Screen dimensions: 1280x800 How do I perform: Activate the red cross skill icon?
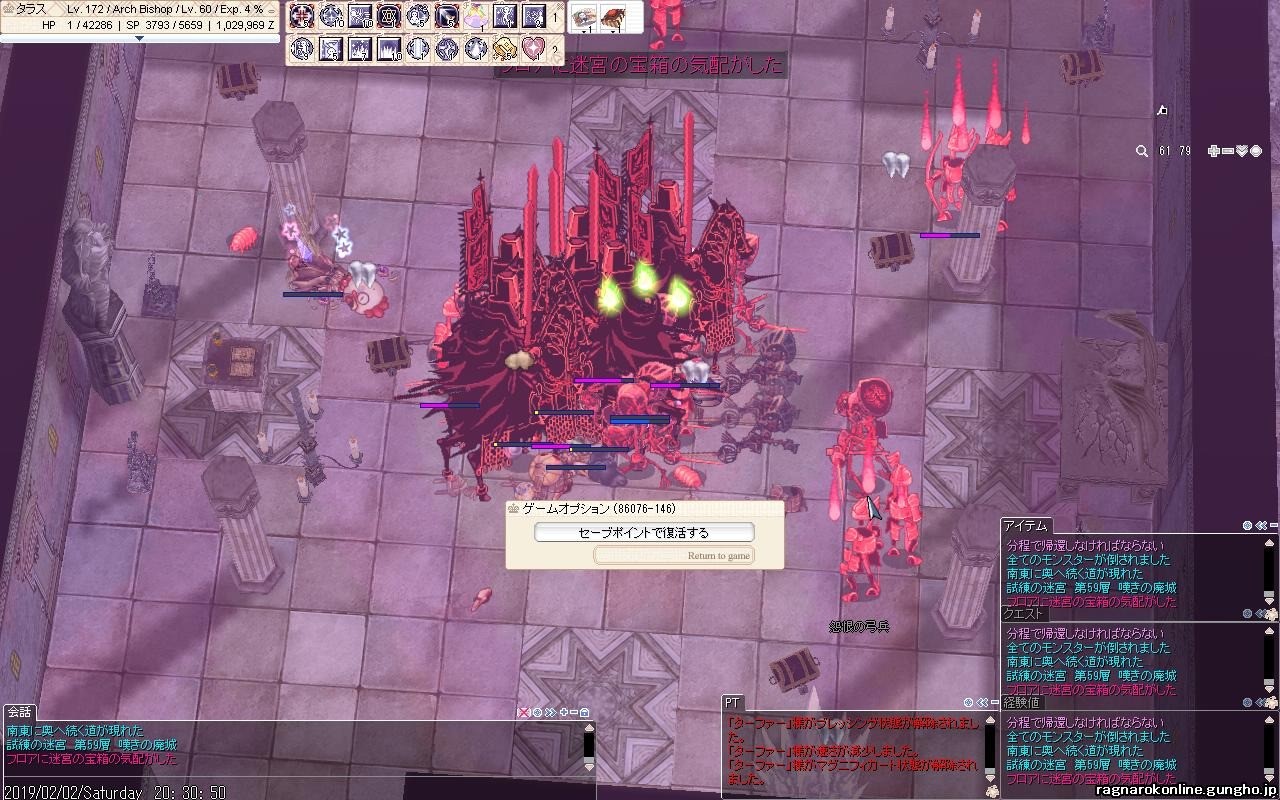pyautogui.click(x=301, y=16)
